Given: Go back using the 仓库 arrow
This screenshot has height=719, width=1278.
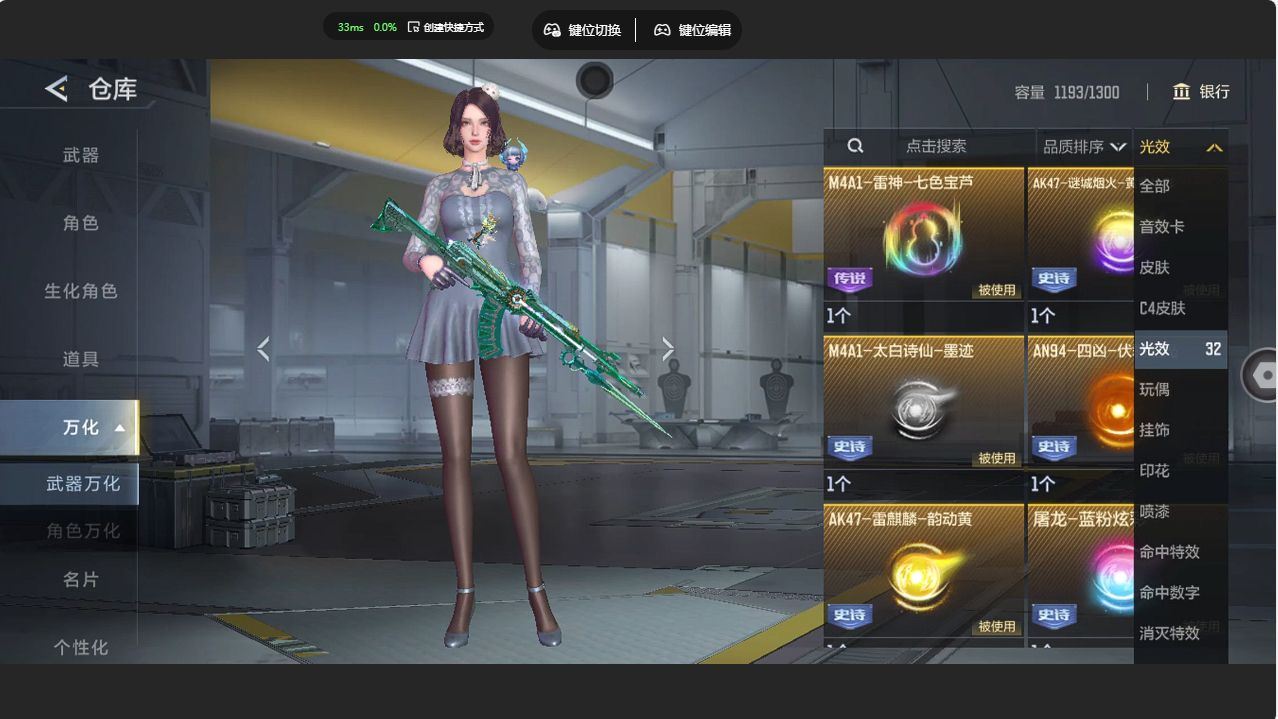Looking at the screenshot, I should click(x=56, y=89).
